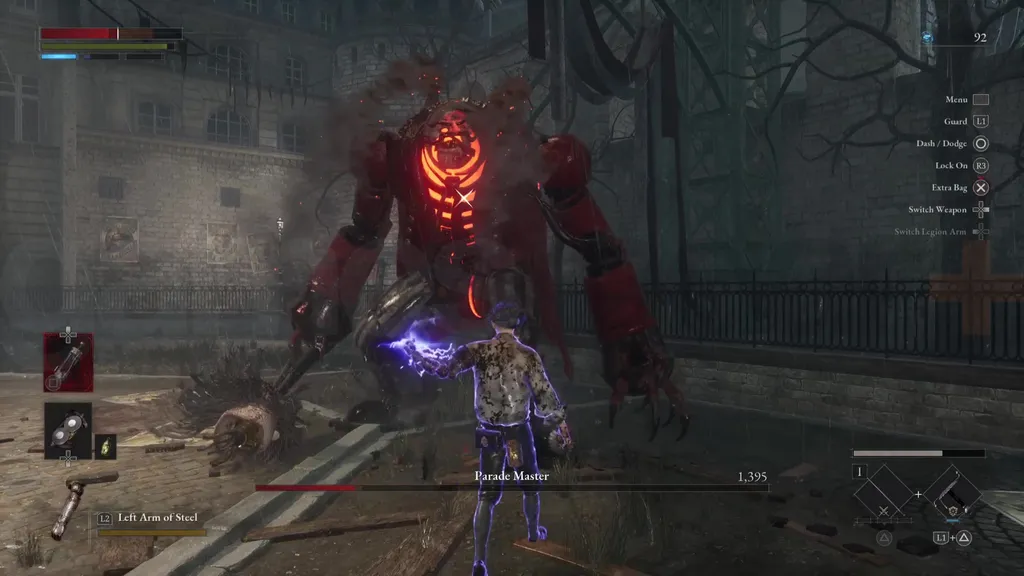Select the handle Fable Art slot with saw weapon
The width and height of the screenshot is (1024, 576).
pos(953,494)
